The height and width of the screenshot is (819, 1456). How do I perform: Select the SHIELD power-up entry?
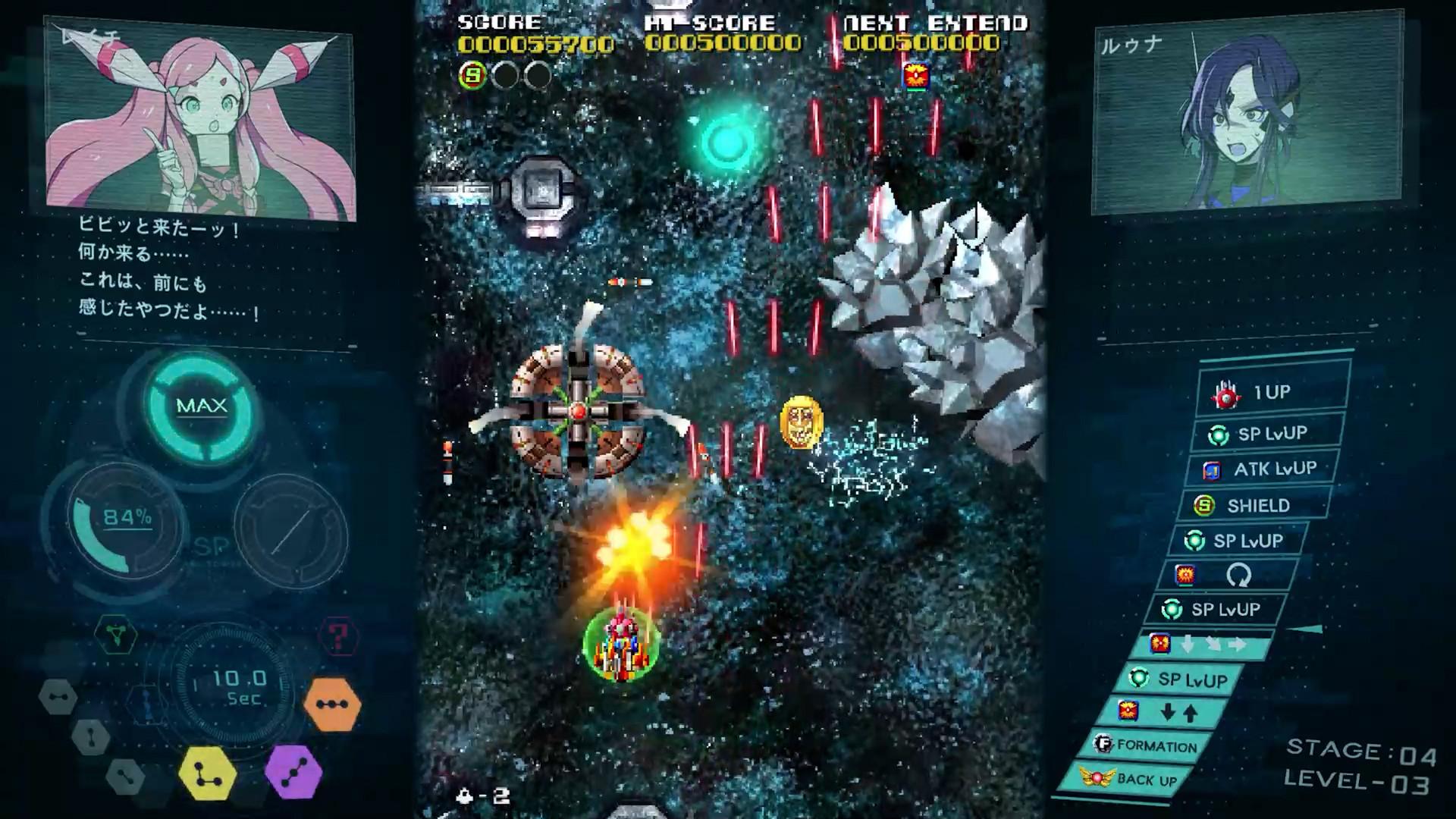pyautogui.click(x=1254, y=505)
